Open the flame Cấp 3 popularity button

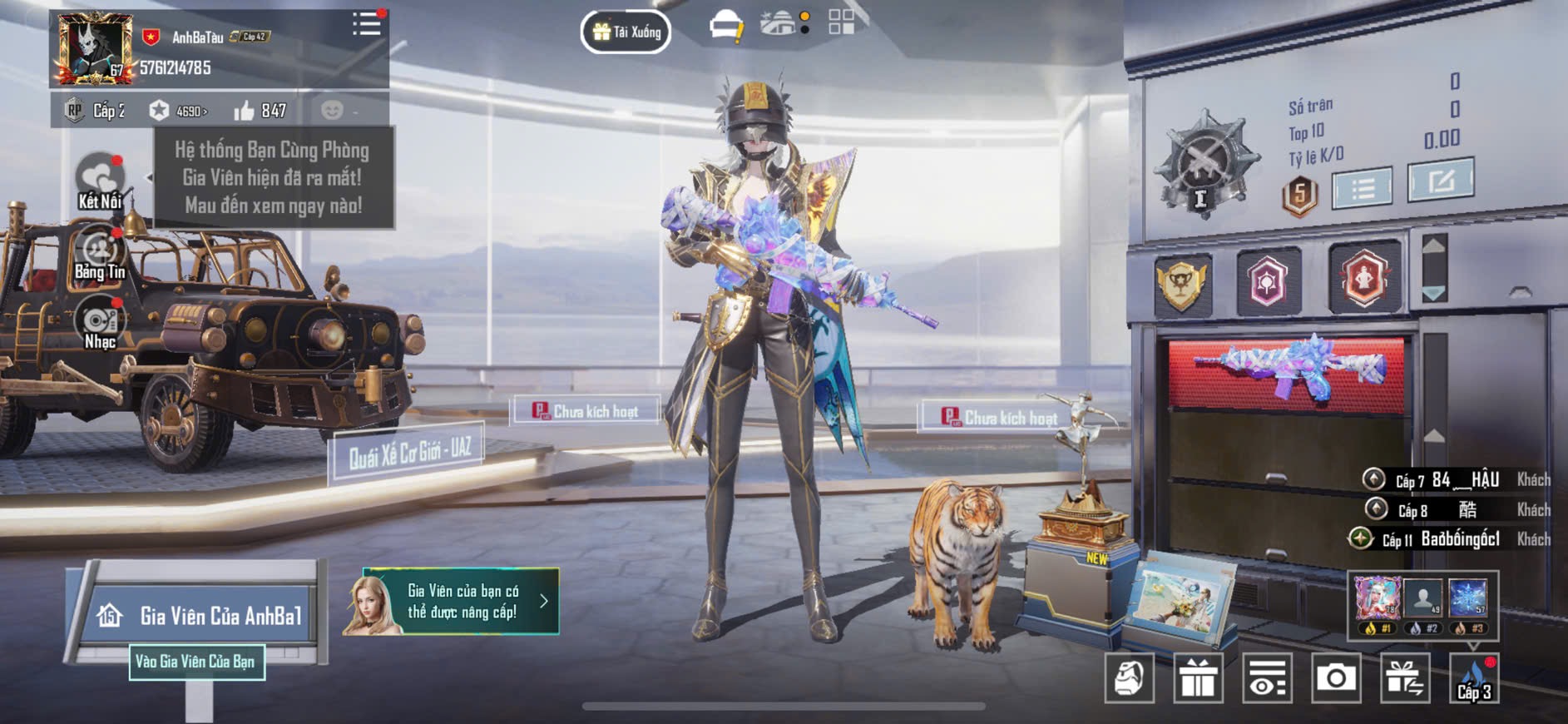1473,678
